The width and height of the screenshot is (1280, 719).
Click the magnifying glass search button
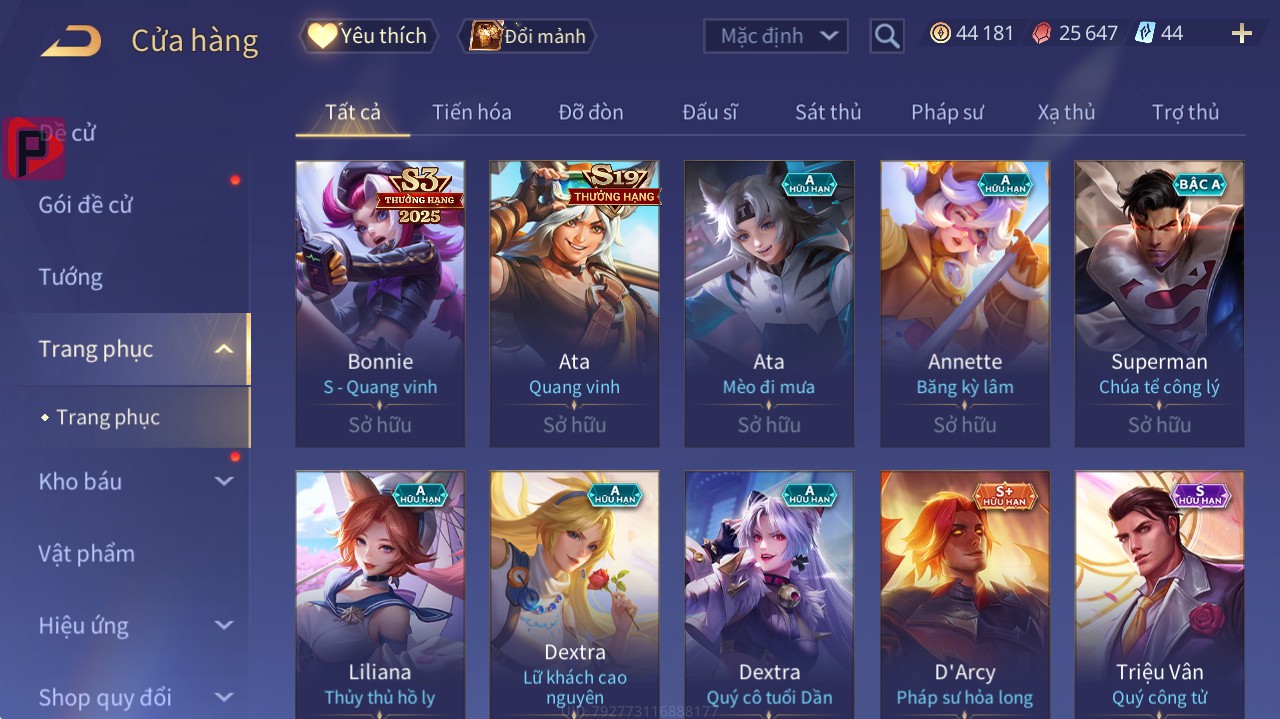coord(886,36)
